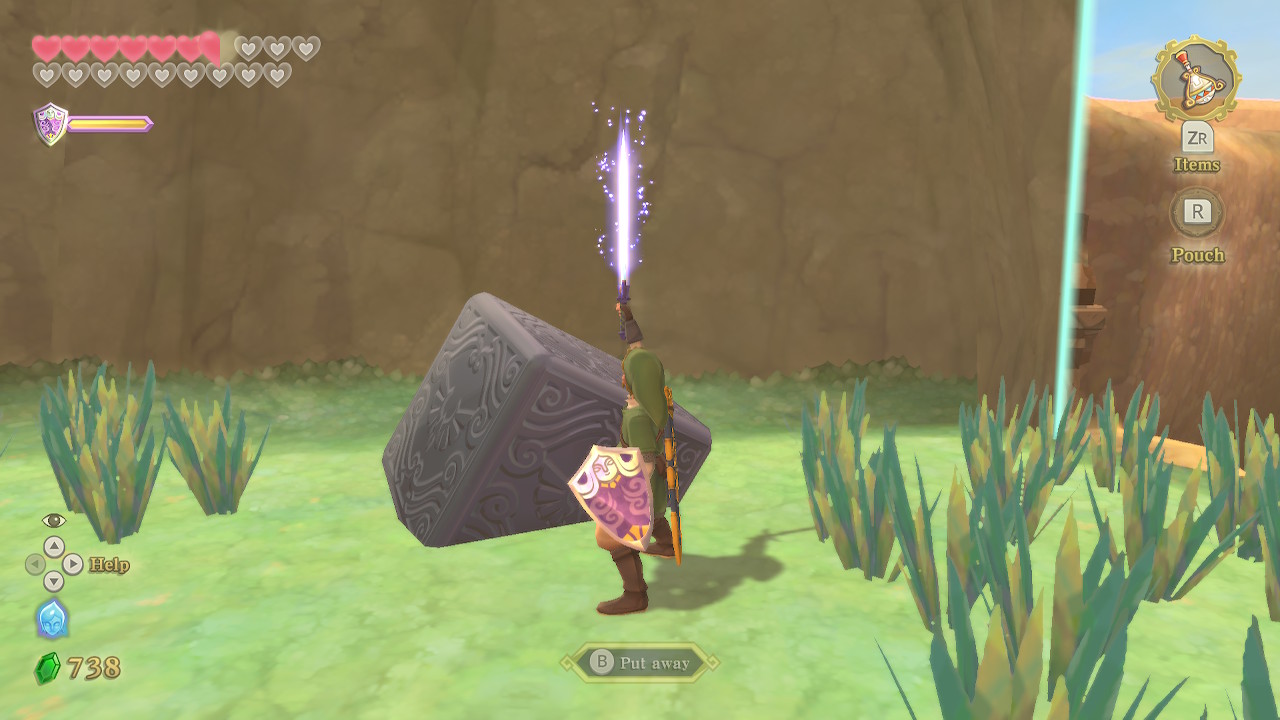
Task: Select the equipped shield icon
Action: point(51,124)
